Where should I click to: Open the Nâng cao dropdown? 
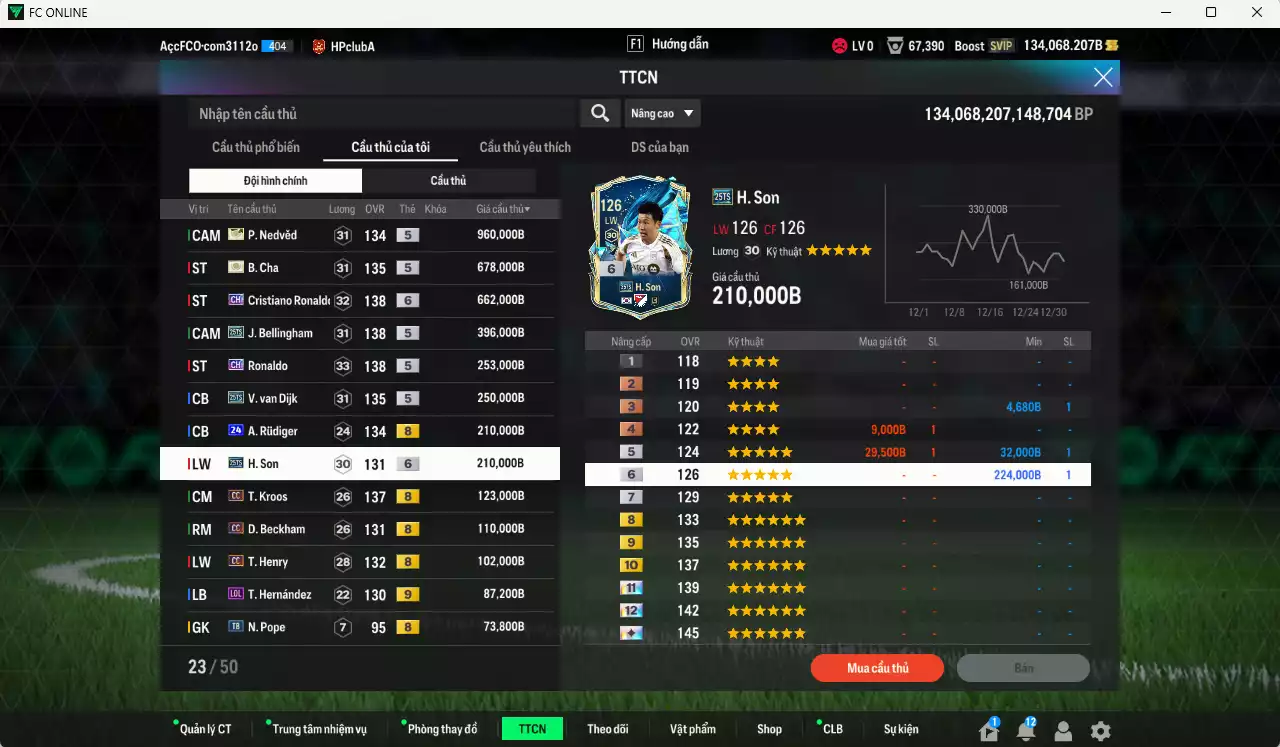[x=662, y=113]
